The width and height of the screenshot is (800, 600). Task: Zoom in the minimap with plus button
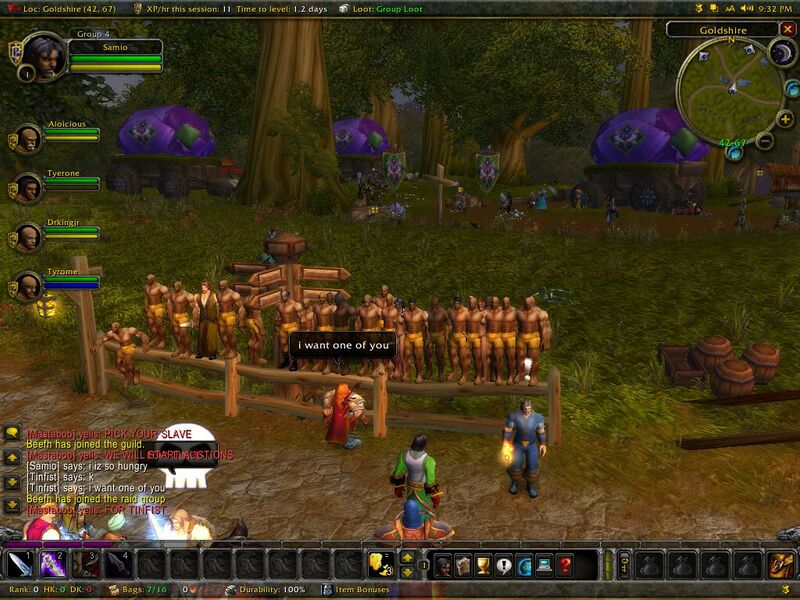tap(785, 120)
